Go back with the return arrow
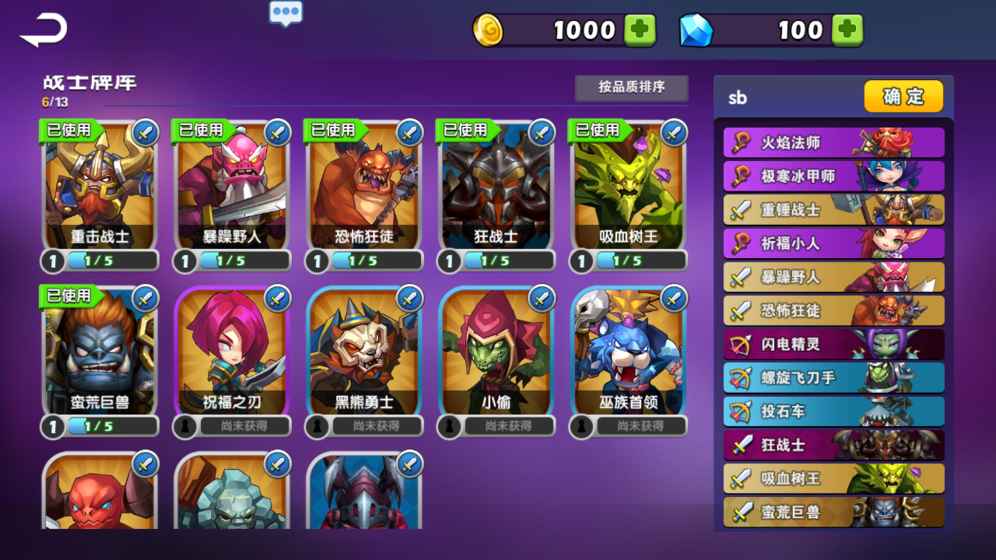The image size is (996, 560). point(43,30)
